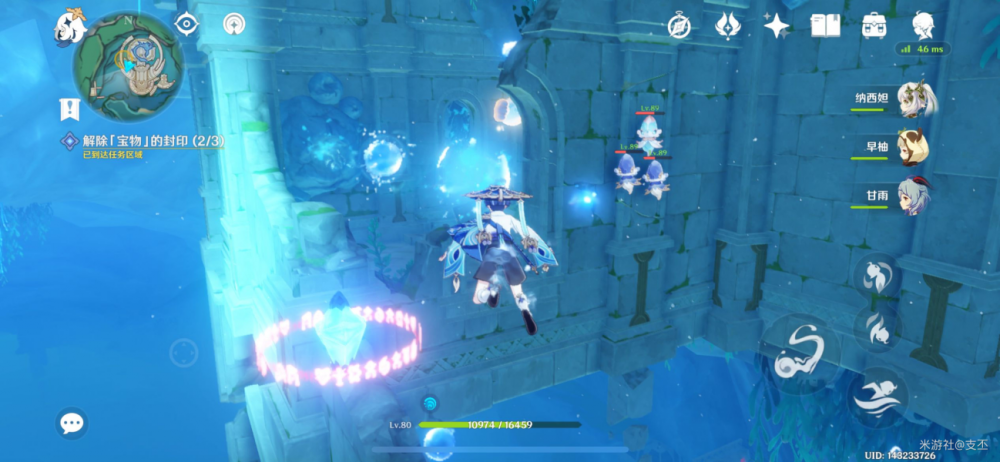Tap the dash sprint button

coord(878,396)
